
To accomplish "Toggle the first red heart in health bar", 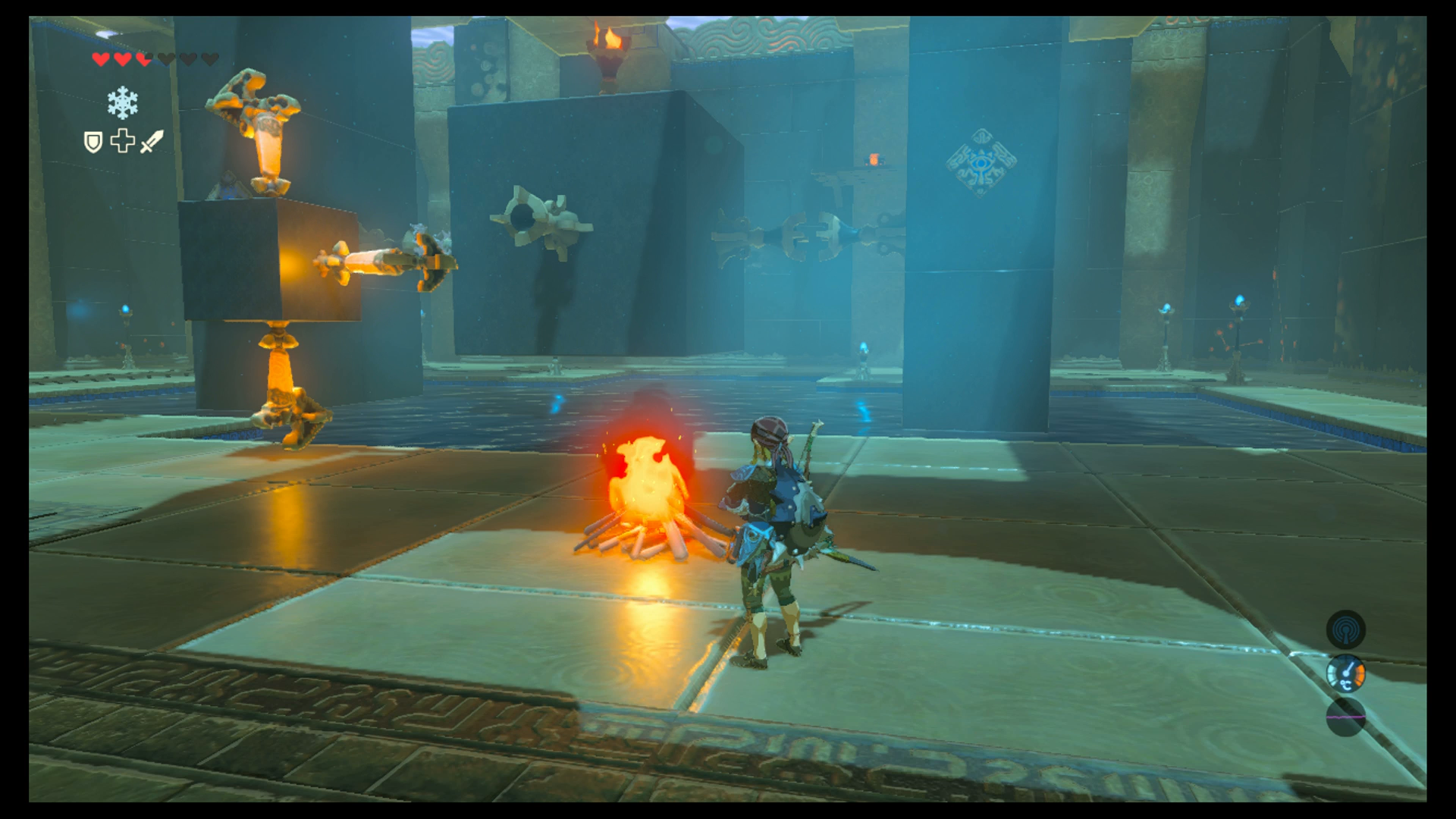I will 101,60.
